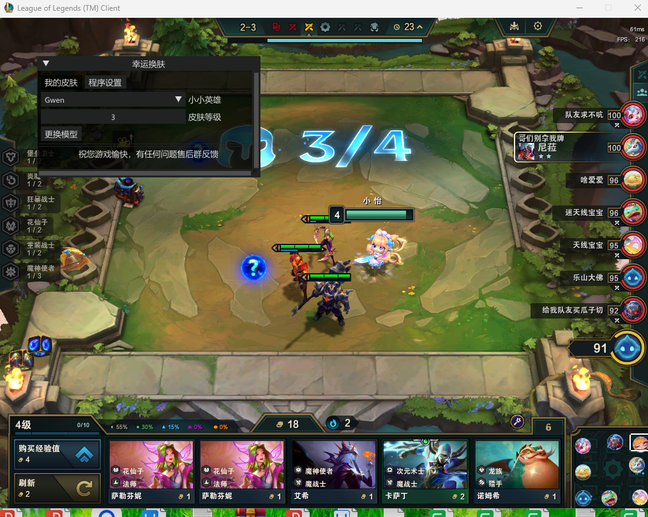Expand the stage timer arrow beside 23
Screen dimensions: 648x517
[x=420, y=27]
